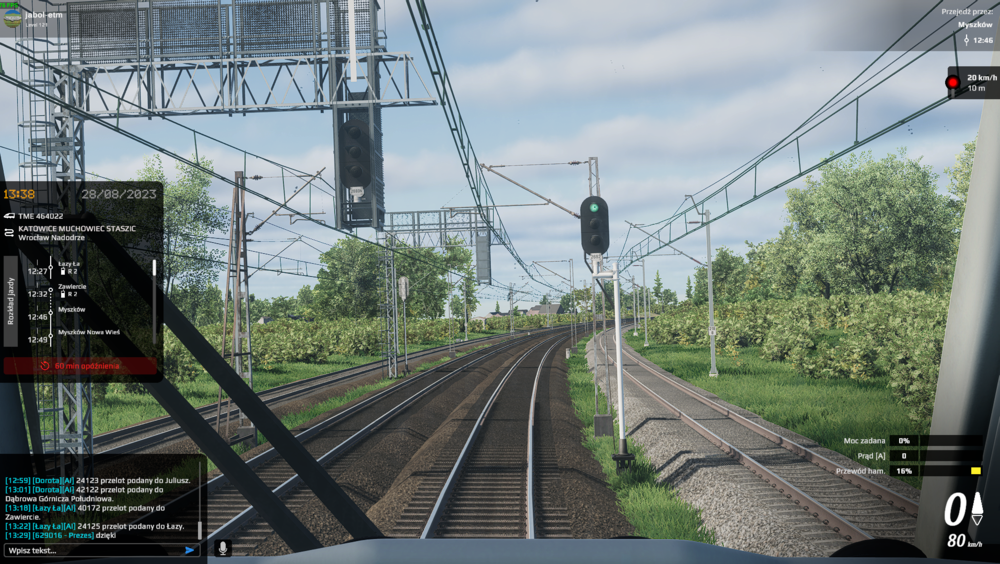Image resolution: width=1000 pixels, height=564 pixels.
Task: Send the chat message with the blue arrow
Action: (189, 550)
